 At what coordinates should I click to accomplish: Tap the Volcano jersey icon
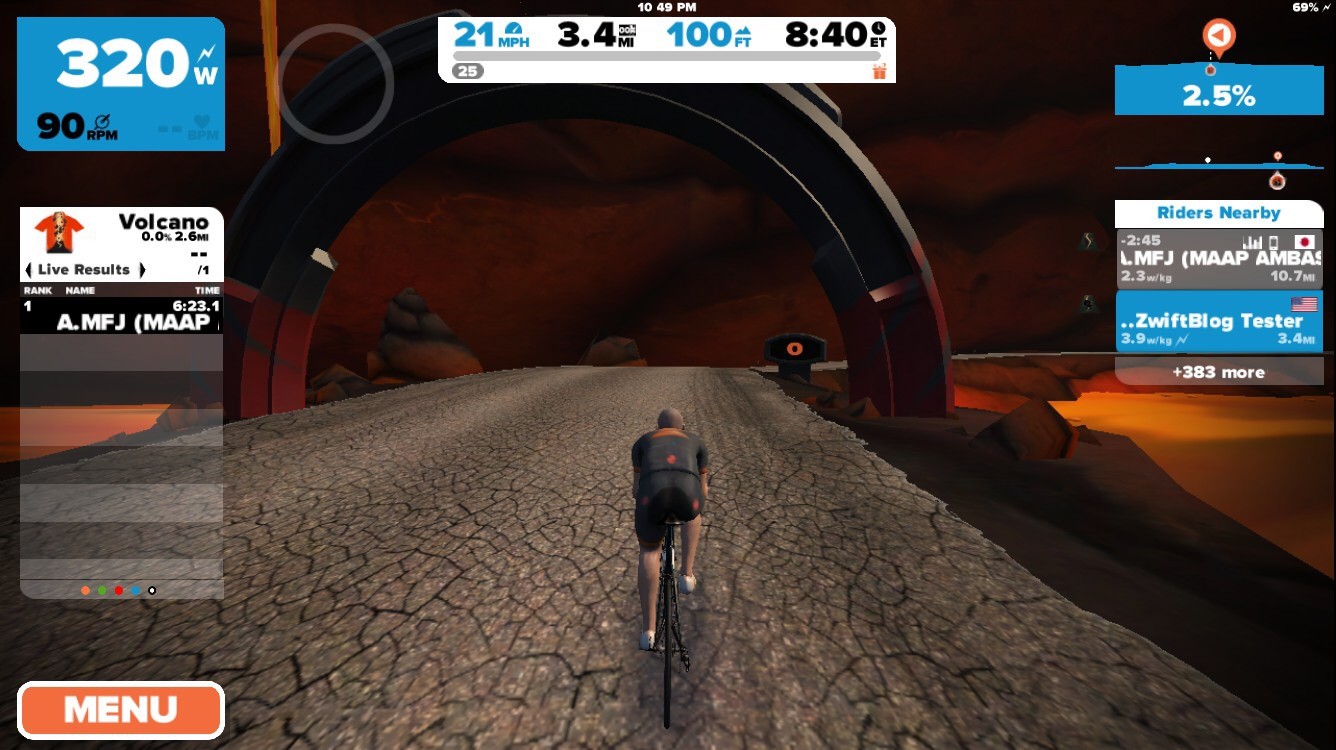click(58, 232)
